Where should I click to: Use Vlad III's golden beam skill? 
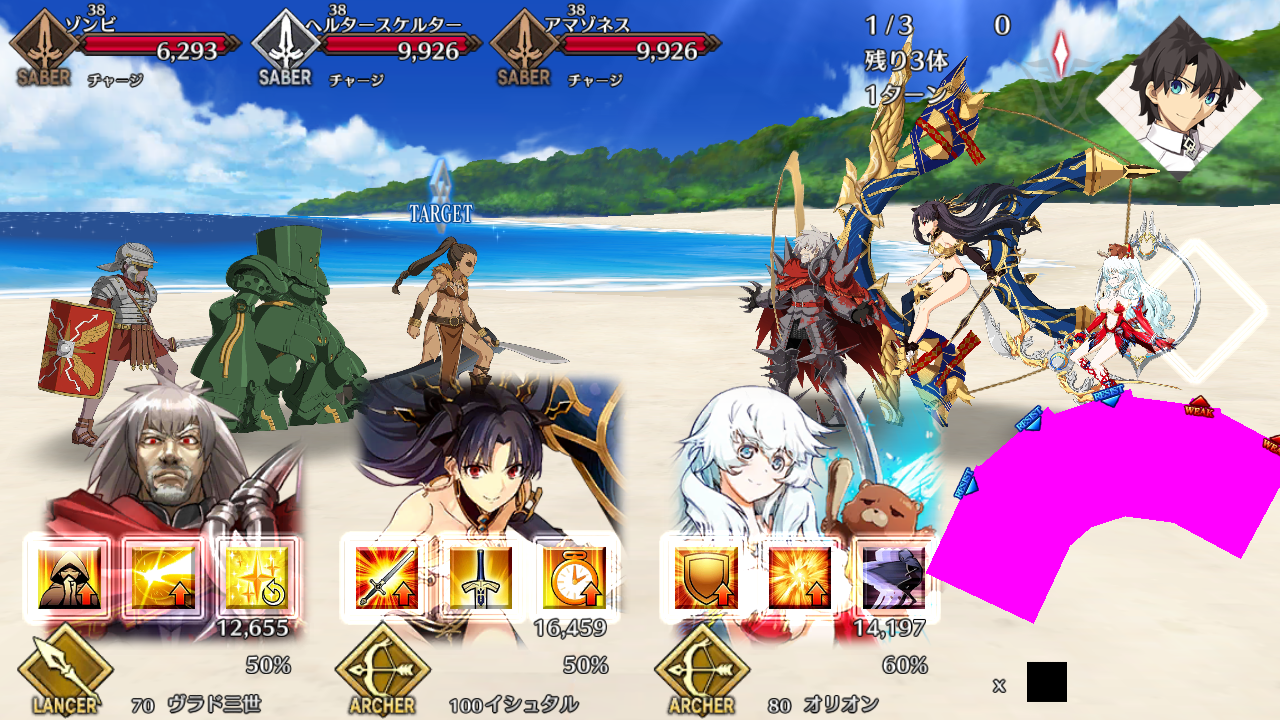click(162, 578)
